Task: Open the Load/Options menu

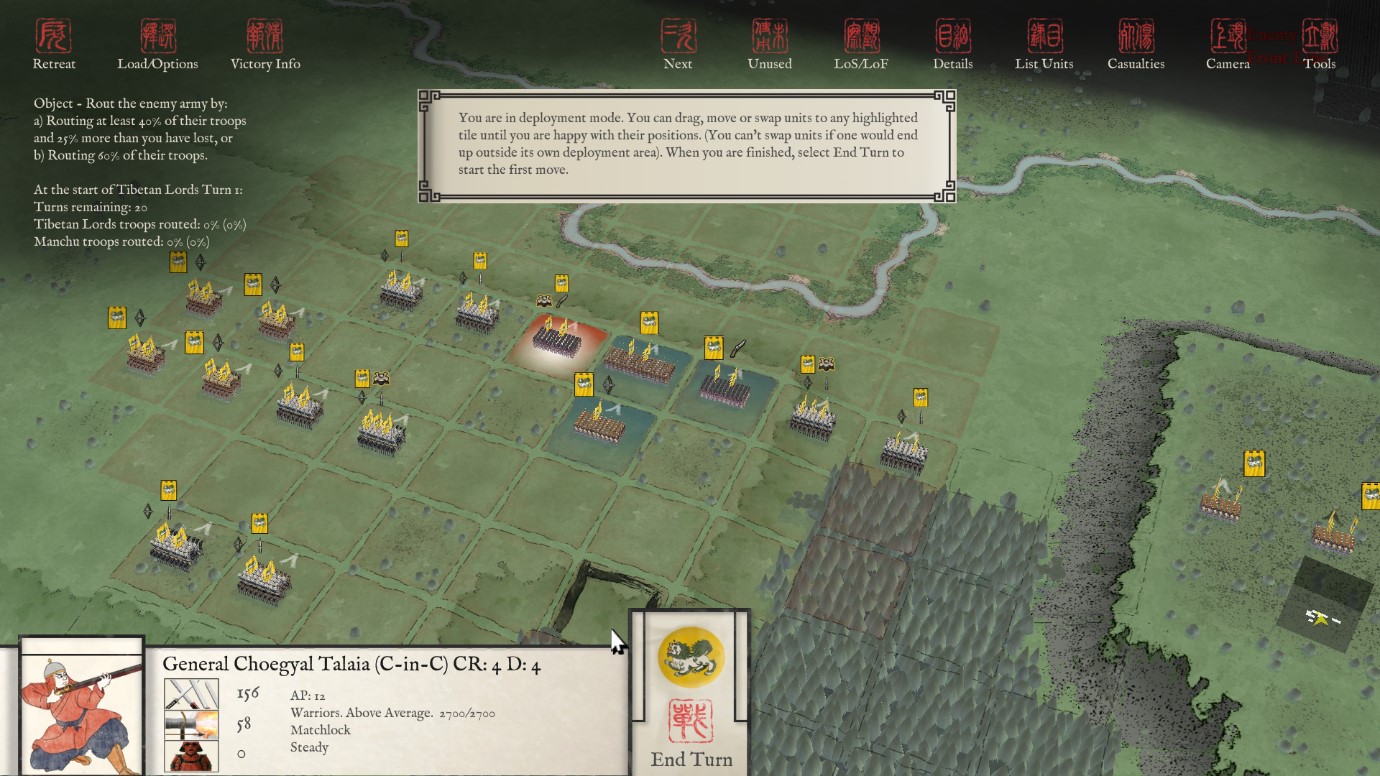Action: [x=158, y=45]
